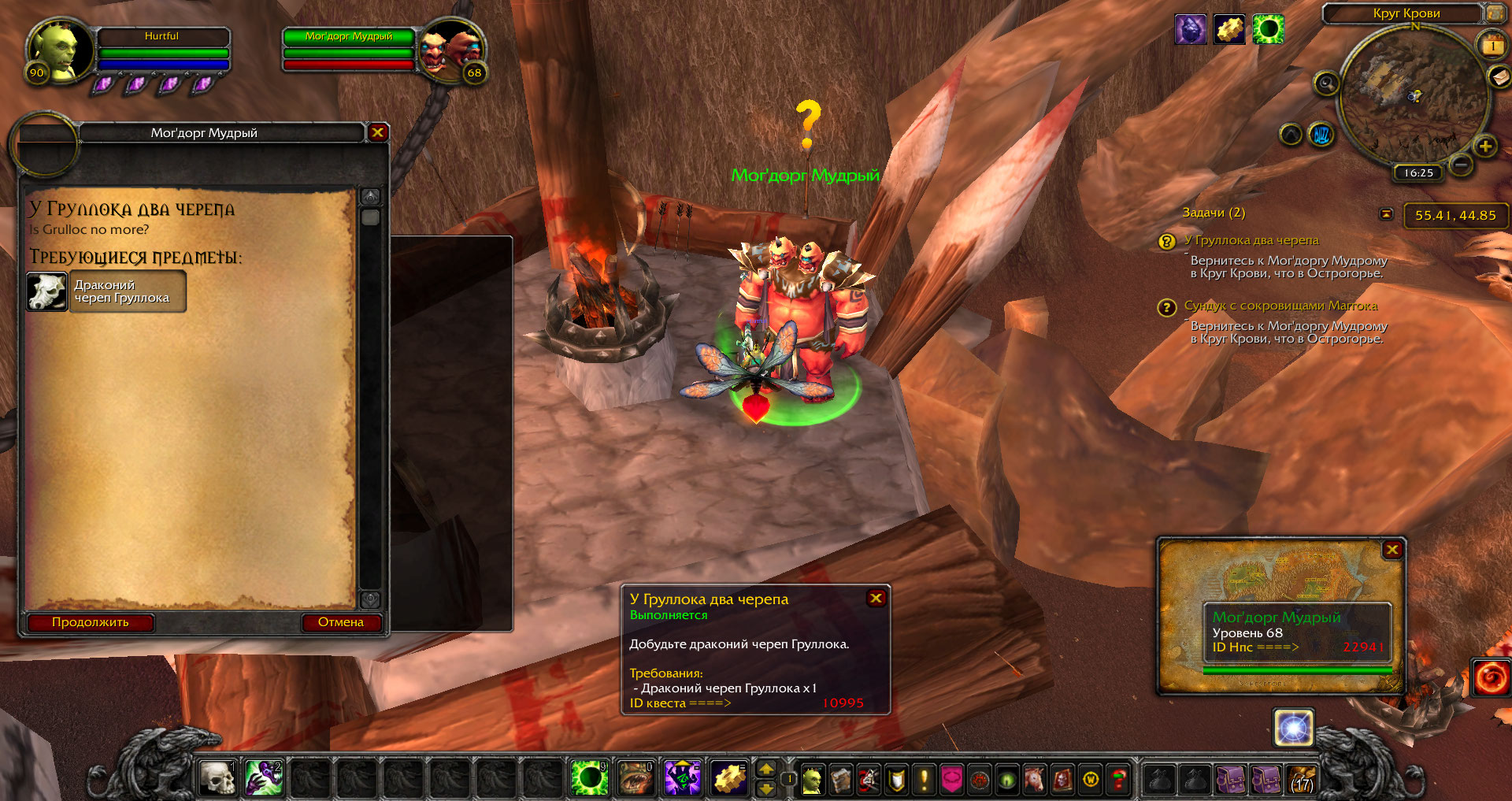1512x801 pixels.
Task: Collapse the Задачи objectives tracker
Action: coord(1387,213)
